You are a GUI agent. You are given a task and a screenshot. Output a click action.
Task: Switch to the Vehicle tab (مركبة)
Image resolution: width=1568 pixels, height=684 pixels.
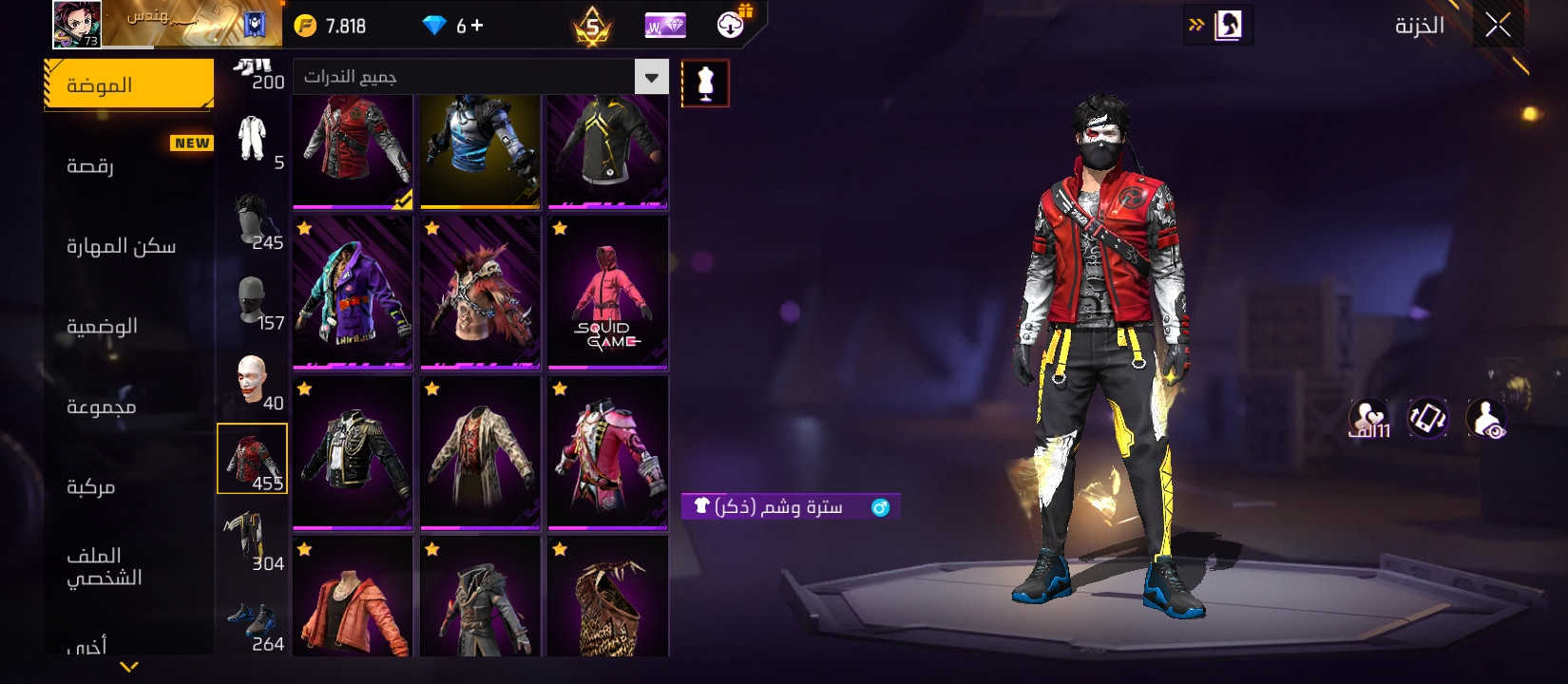click(90, 486)
